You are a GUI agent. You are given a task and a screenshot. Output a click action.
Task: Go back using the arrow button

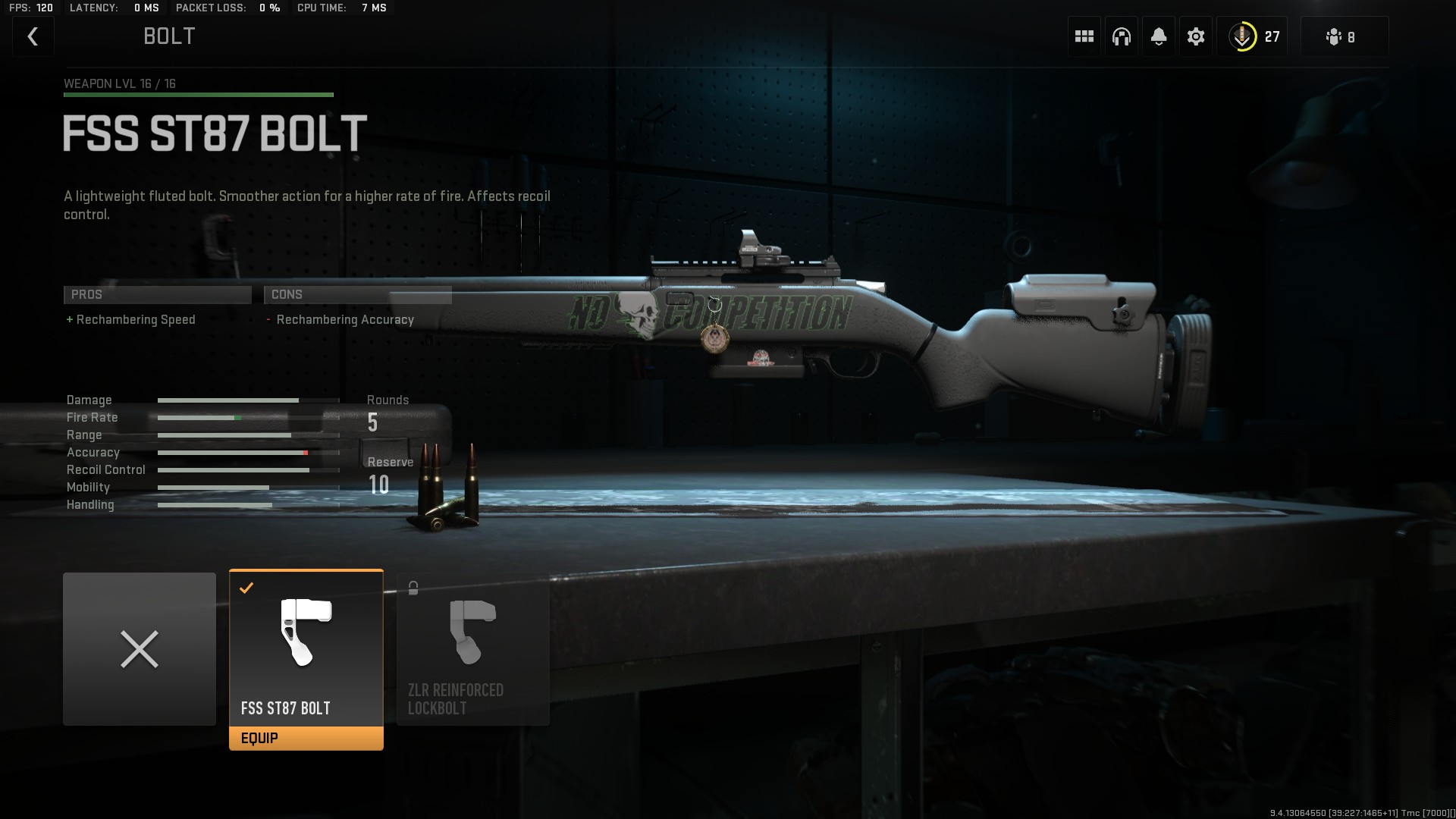tap(33, 36)
